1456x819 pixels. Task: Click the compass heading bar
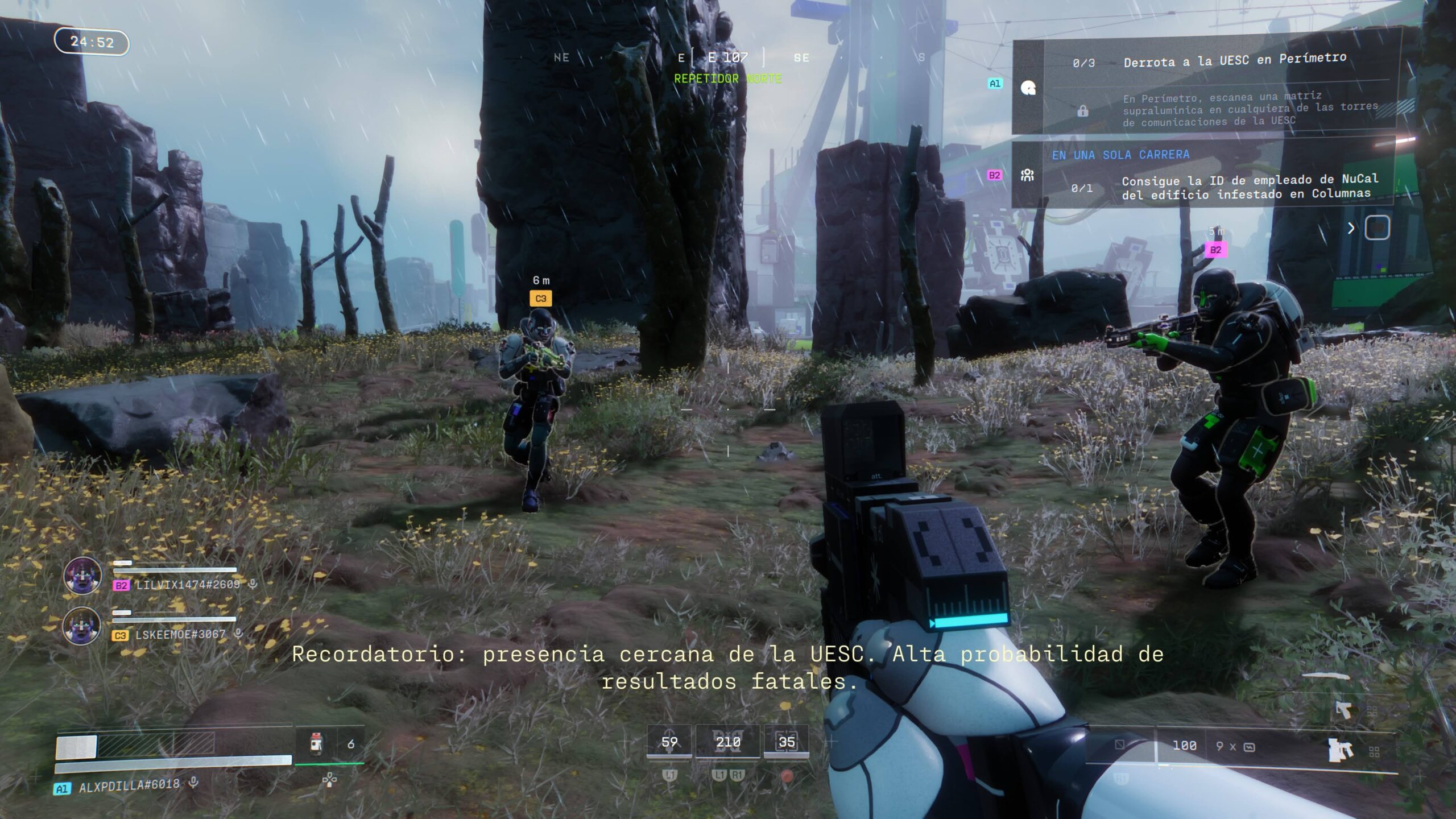[728, 57]
